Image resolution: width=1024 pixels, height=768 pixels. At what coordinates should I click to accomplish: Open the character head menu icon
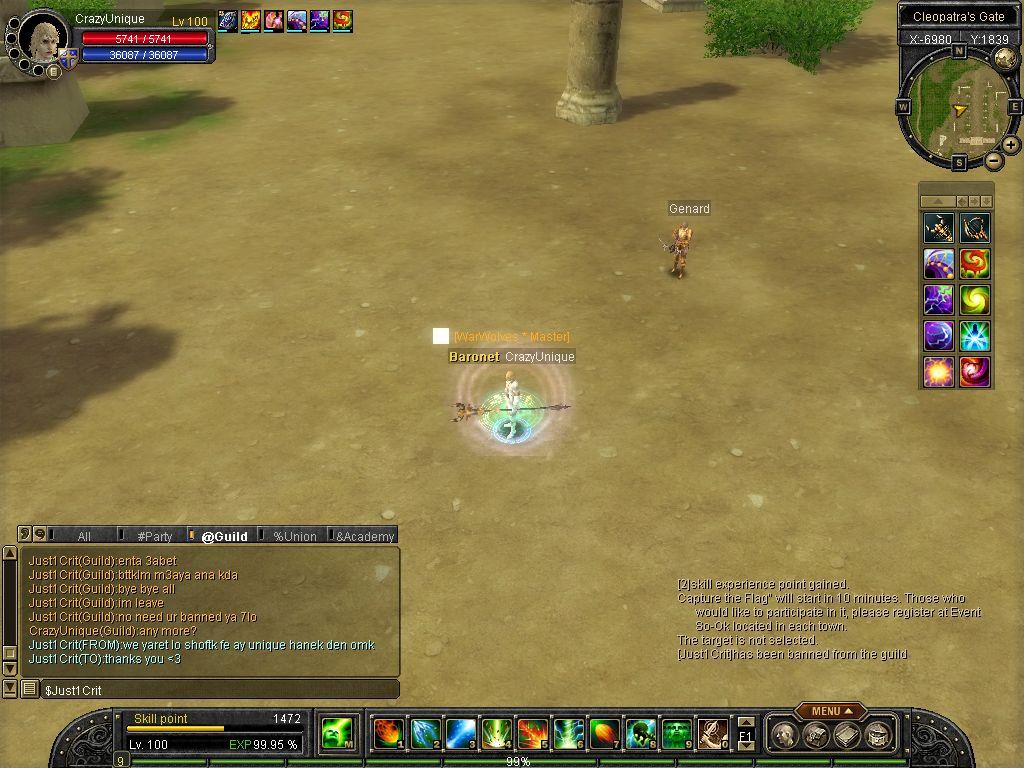786,736
